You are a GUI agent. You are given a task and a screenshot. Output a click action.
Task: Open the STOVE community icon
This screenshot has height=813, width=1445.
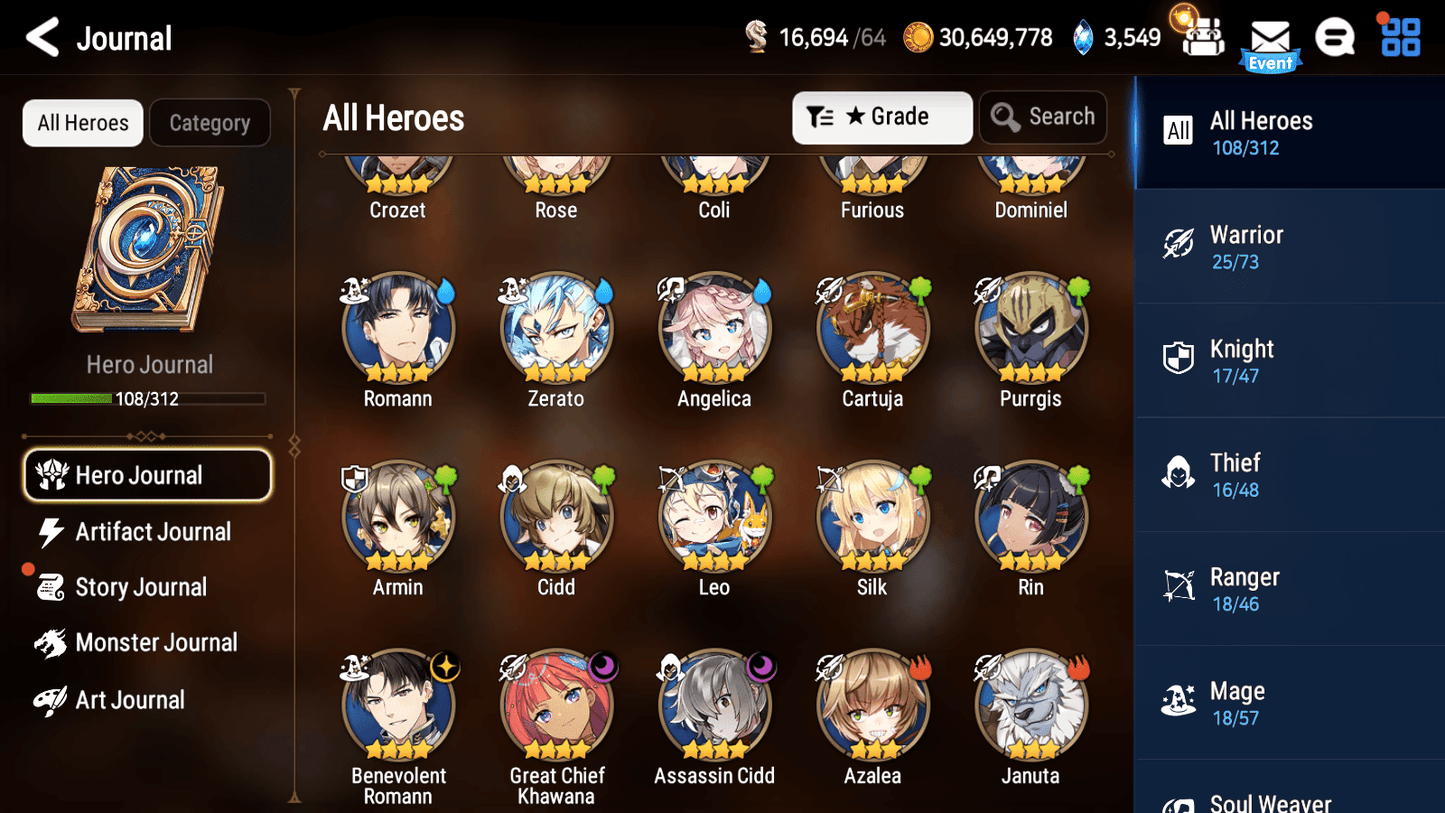click(1336, 37)
